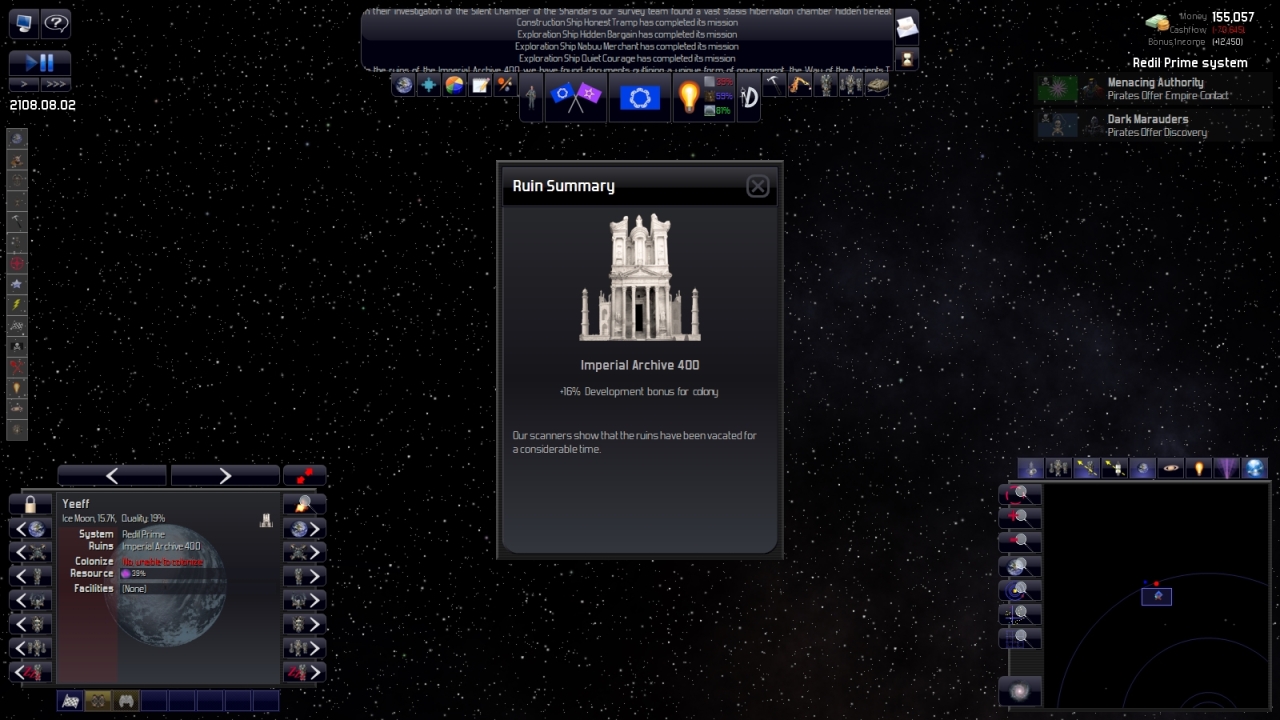Click the Menacing Authority Empire Contact offer
Viewport: 1280px width, 720px height.
pos(1148,88)
